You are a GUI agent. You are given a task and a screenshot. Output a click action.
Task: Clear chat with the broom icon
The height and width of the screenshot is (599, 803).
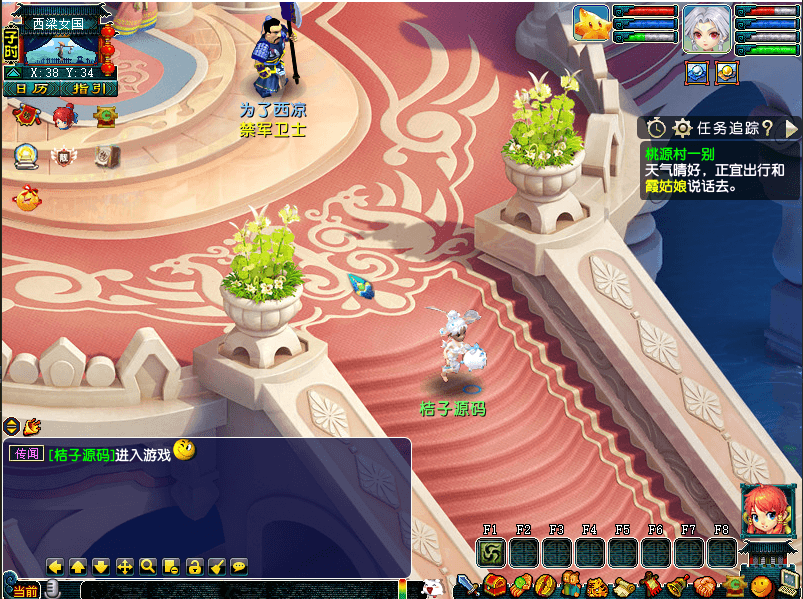coord(217,567)
